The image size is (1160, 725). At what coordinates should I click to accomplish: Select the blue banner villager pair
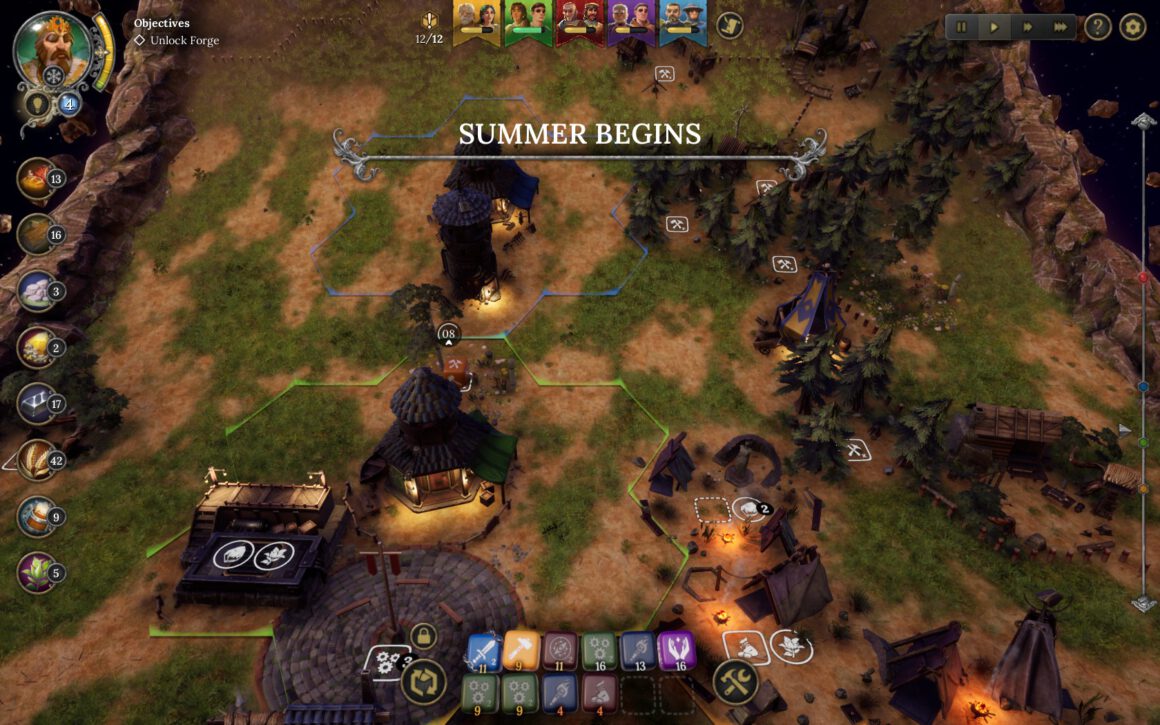click(x=682, y=22)
